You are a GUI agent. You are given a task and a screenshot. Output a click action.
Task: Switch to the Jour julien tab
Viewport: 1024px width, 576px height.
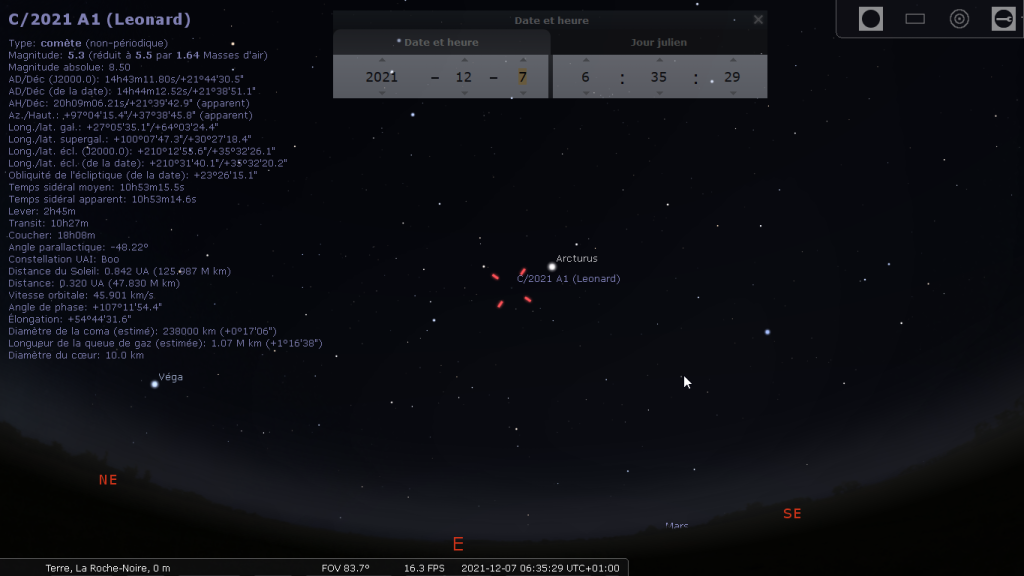[x=659, y=42]
